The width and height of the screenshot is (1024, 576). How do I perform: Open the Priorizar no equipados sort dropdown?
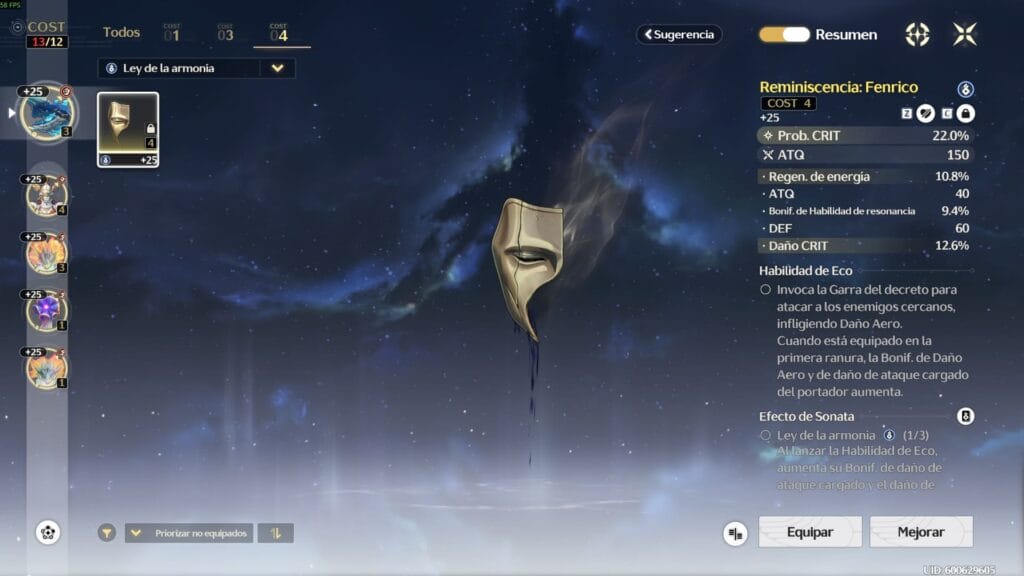coord(189,533)
